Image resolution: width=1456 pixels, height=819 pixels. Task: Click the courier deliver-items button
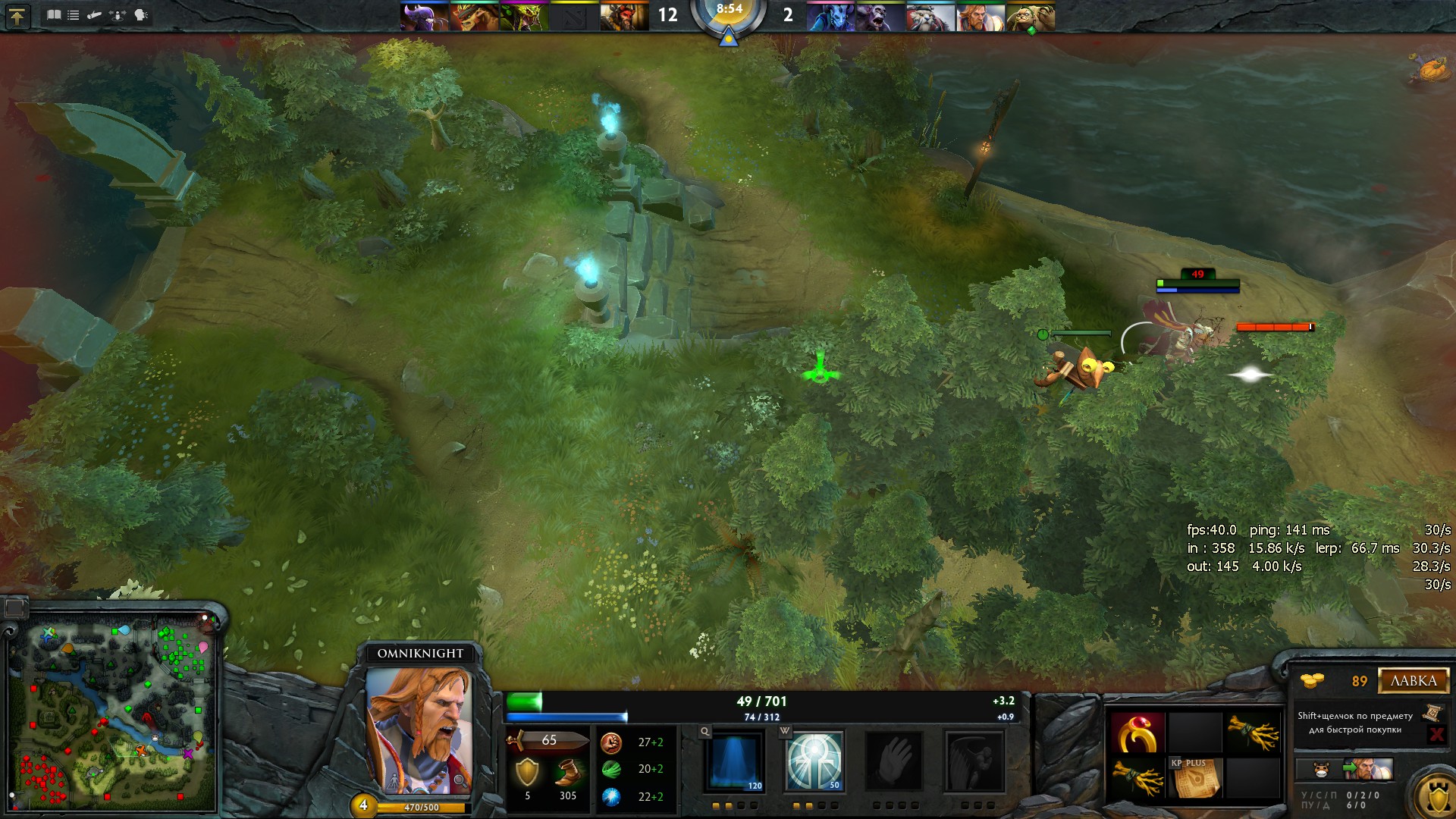point(1369,769)
